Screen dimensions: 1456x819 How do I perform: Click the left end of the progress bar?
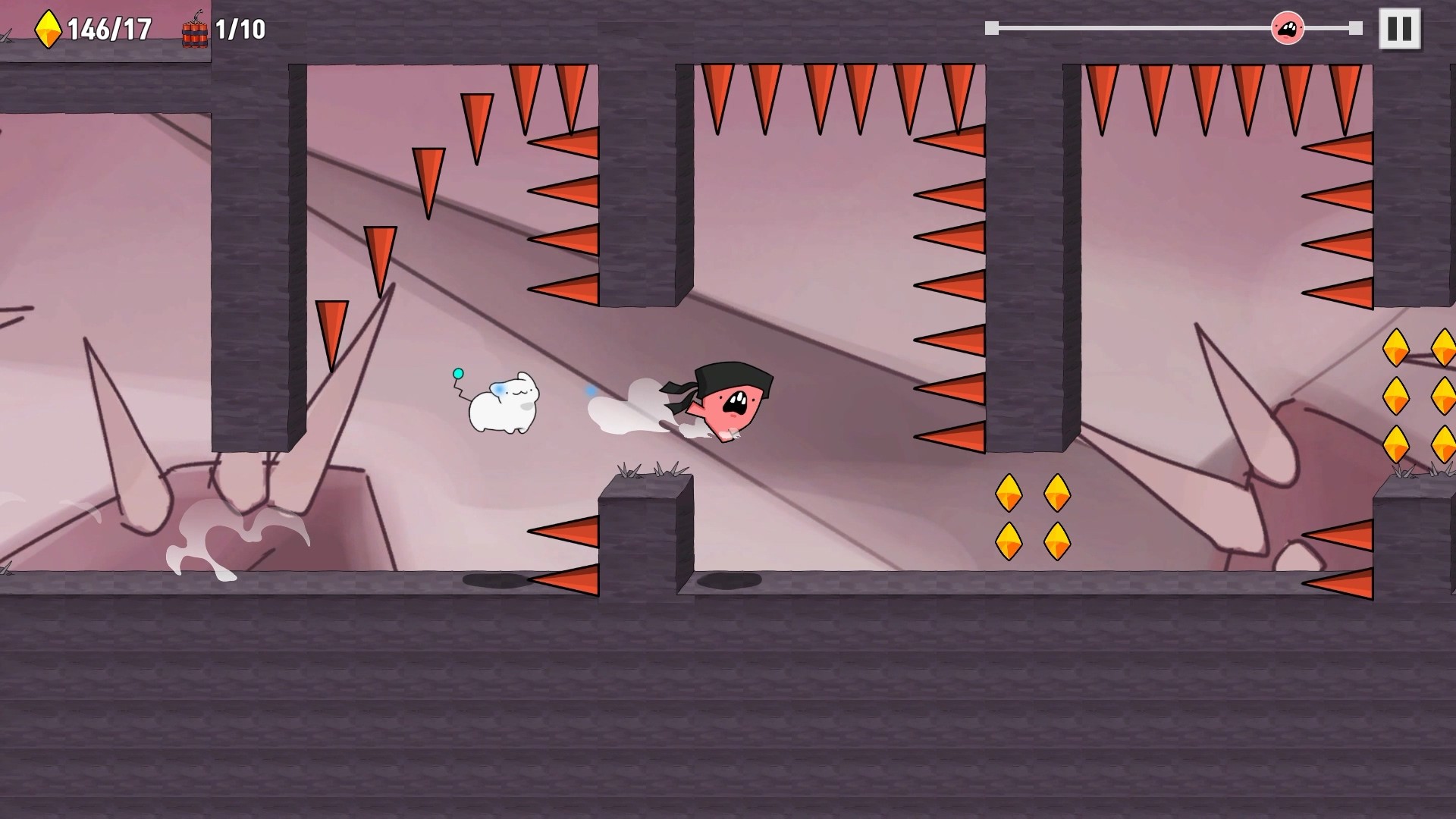pos(993,29)
